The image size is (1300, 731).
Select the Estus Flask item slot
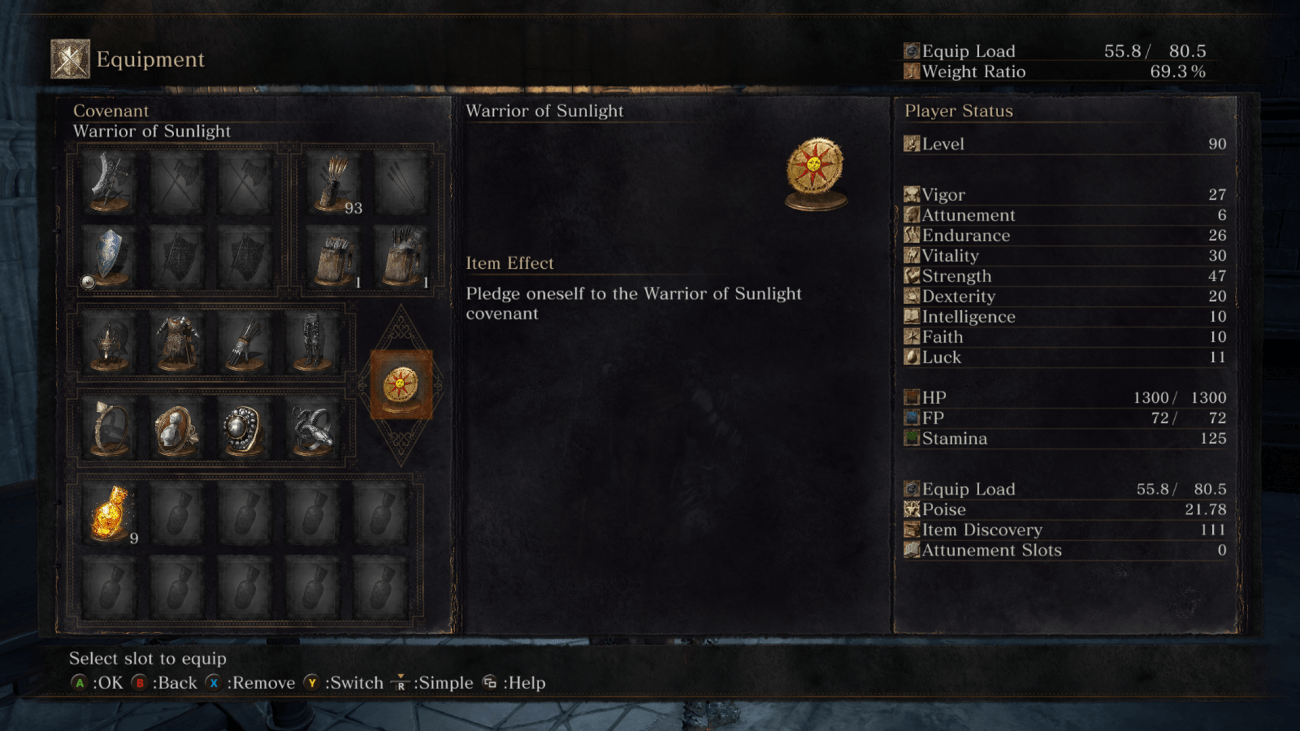pyautogui.click(x=108, y=512)
